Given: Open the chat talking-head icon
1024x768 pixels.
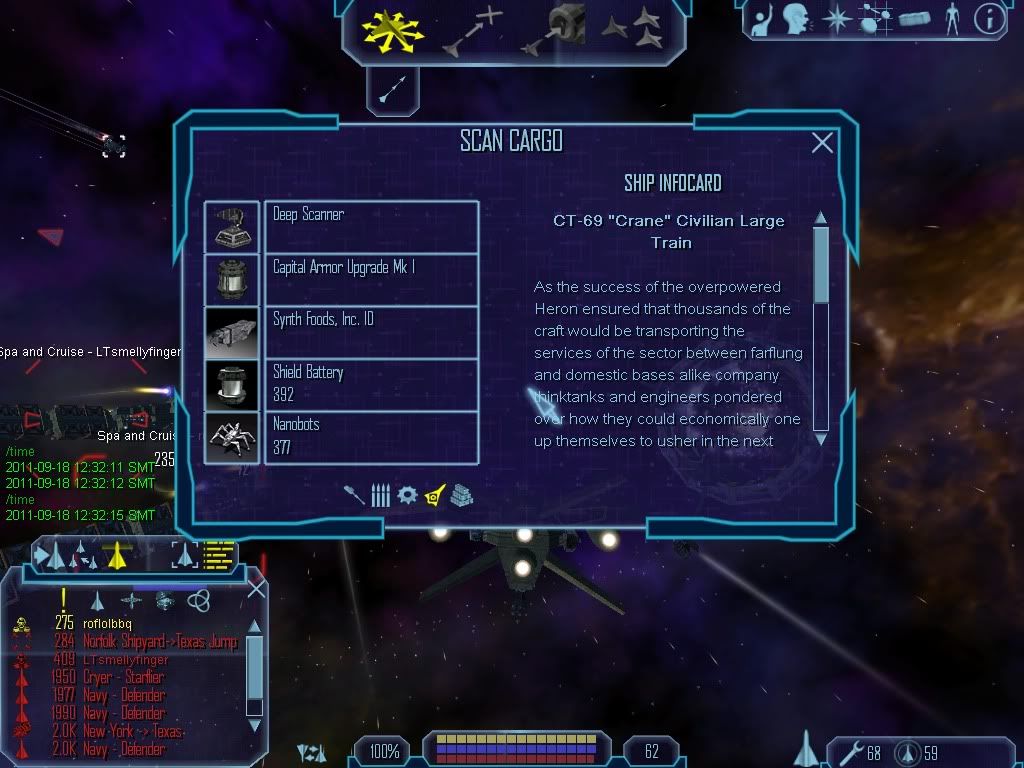Looking at the screenshot, I should tap(795, 19).
